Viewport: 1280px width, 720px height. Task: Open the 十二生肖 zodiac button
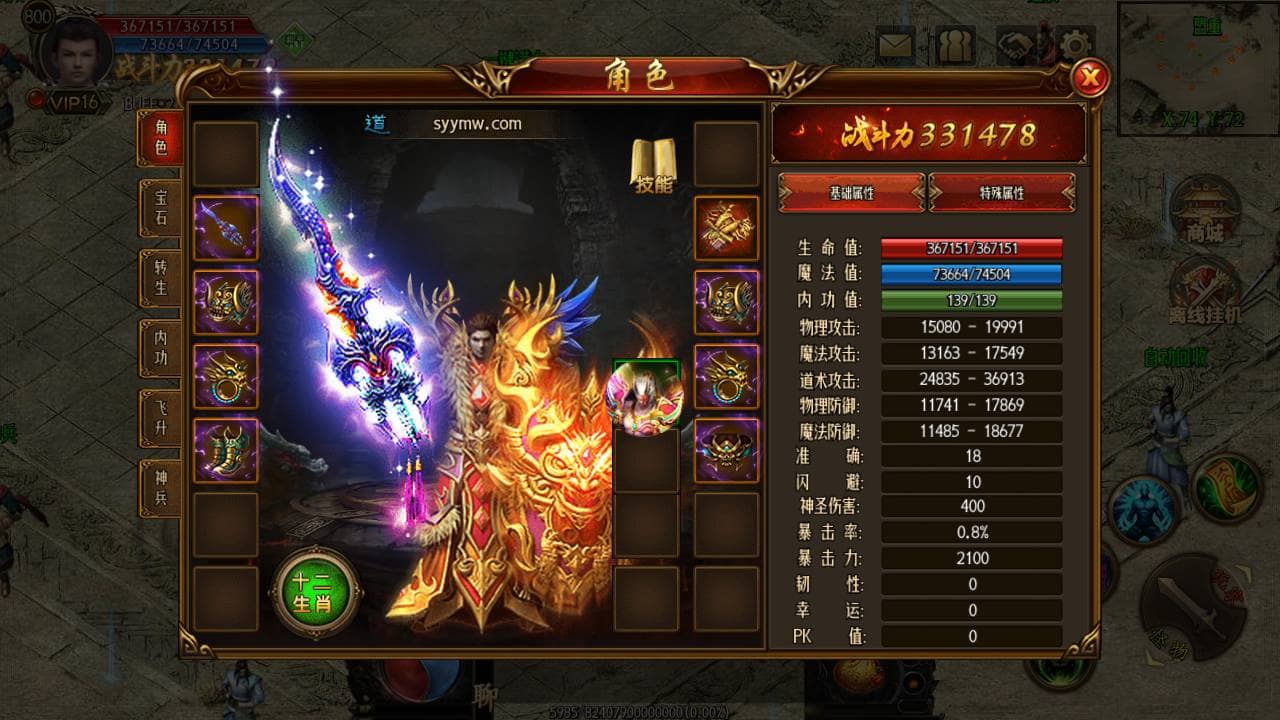click(316, 592)
